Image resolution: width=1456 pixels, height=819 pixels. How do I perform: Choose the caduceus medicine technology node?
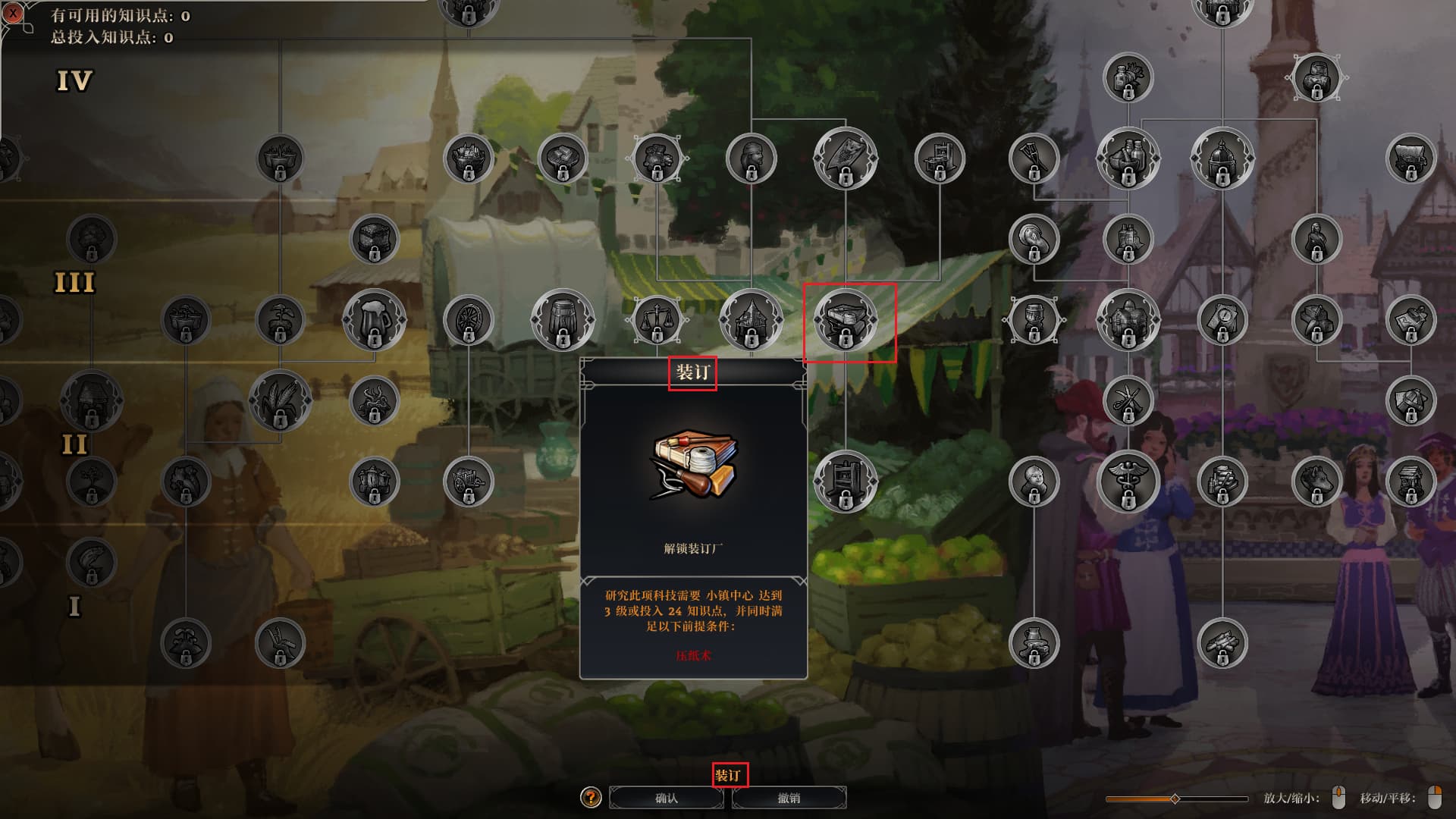tap(1128, 481)
